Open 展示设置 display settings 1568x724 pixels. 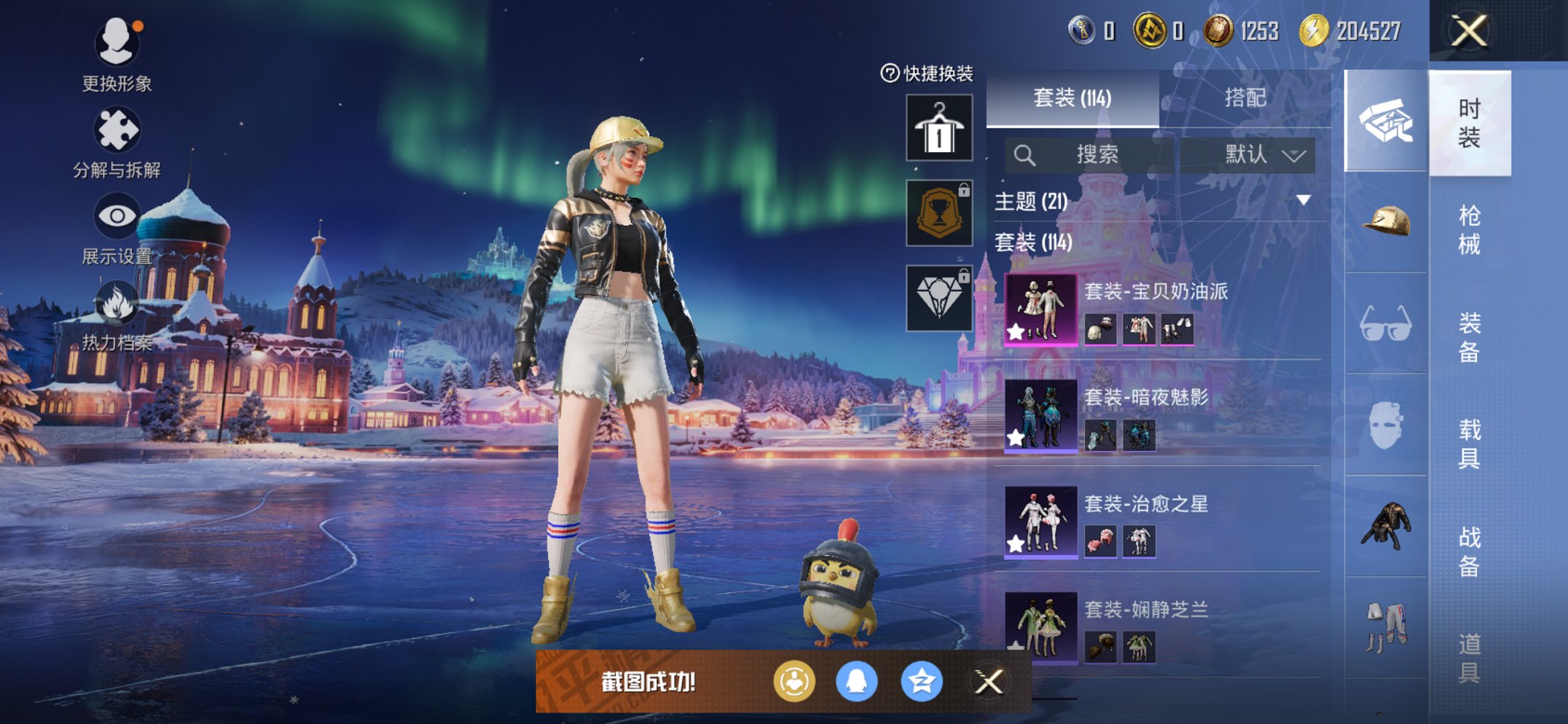coord(117,229)
